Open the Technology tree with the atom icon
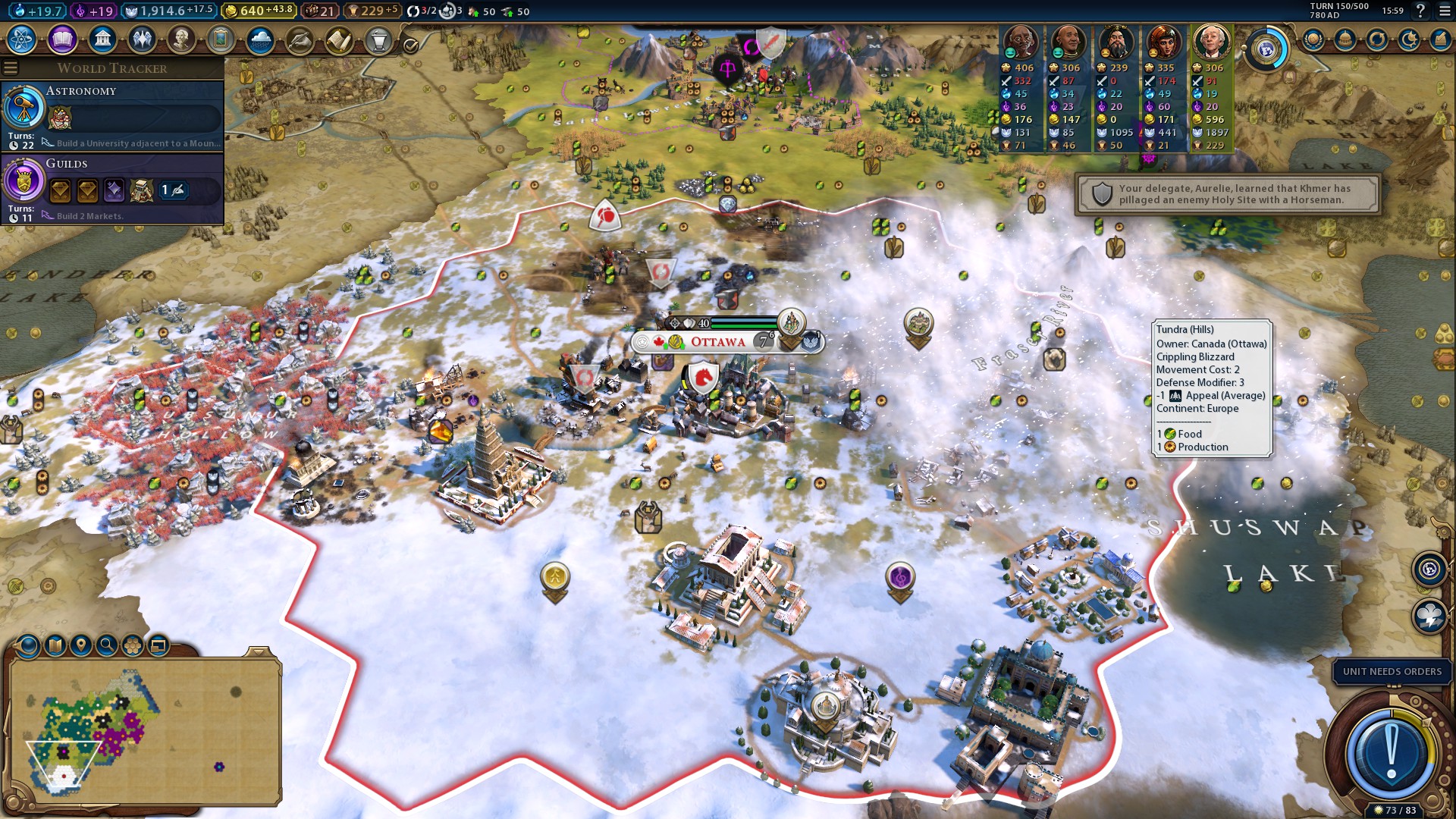 tap(22, 39)
